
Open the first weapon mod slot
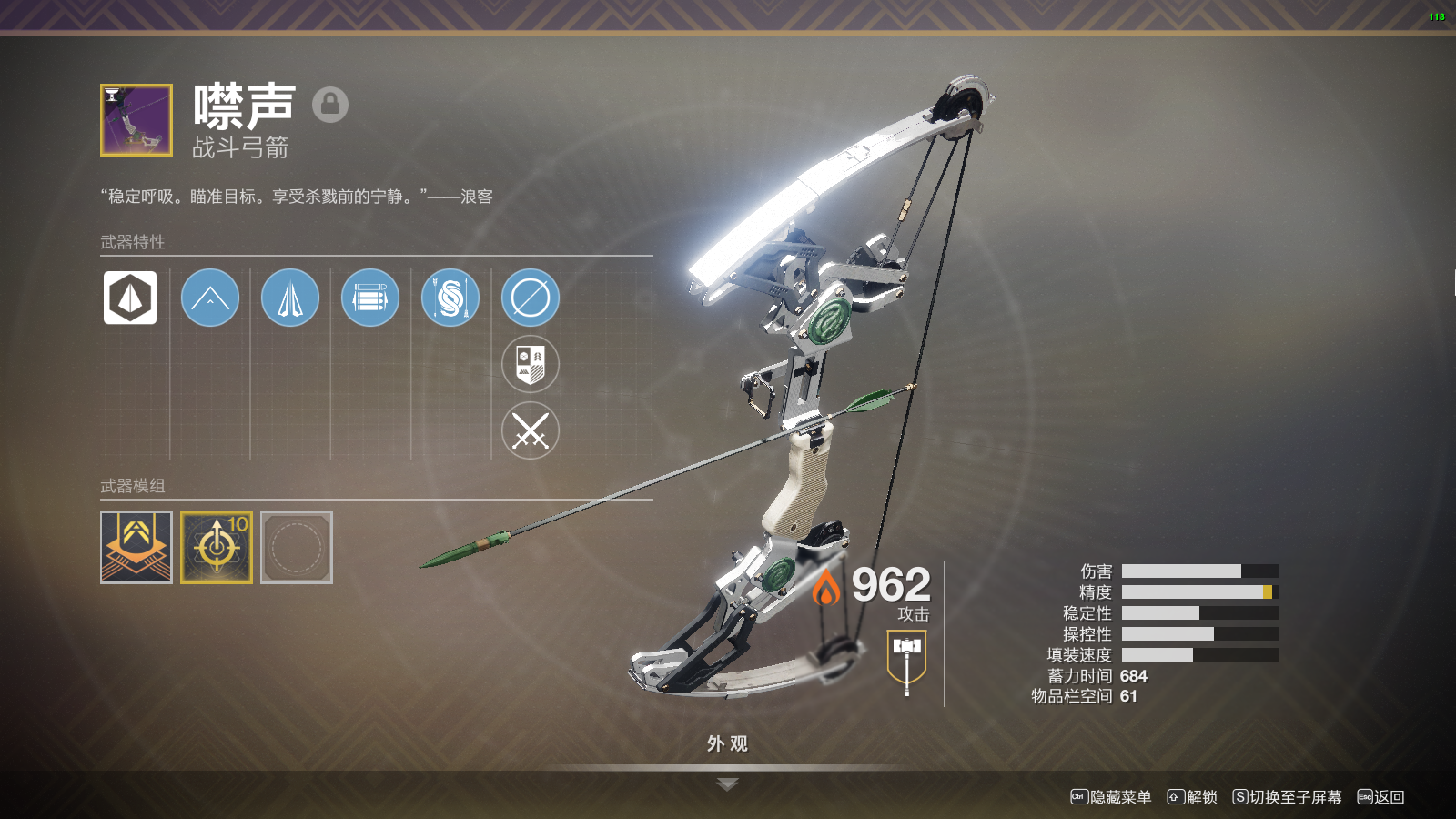(x=136, y=548)
